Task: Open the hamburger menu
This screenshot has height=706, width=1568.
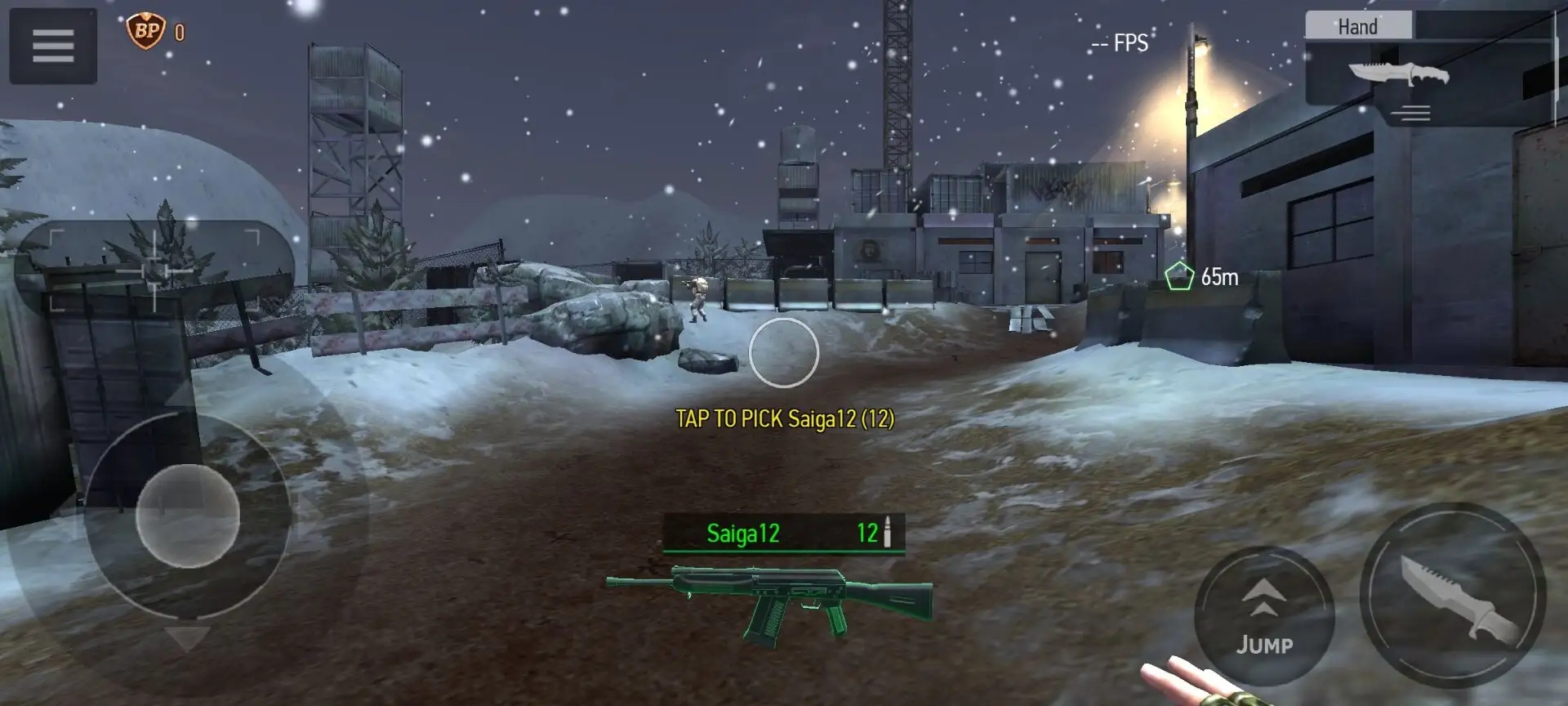Action: click(53, 46)
